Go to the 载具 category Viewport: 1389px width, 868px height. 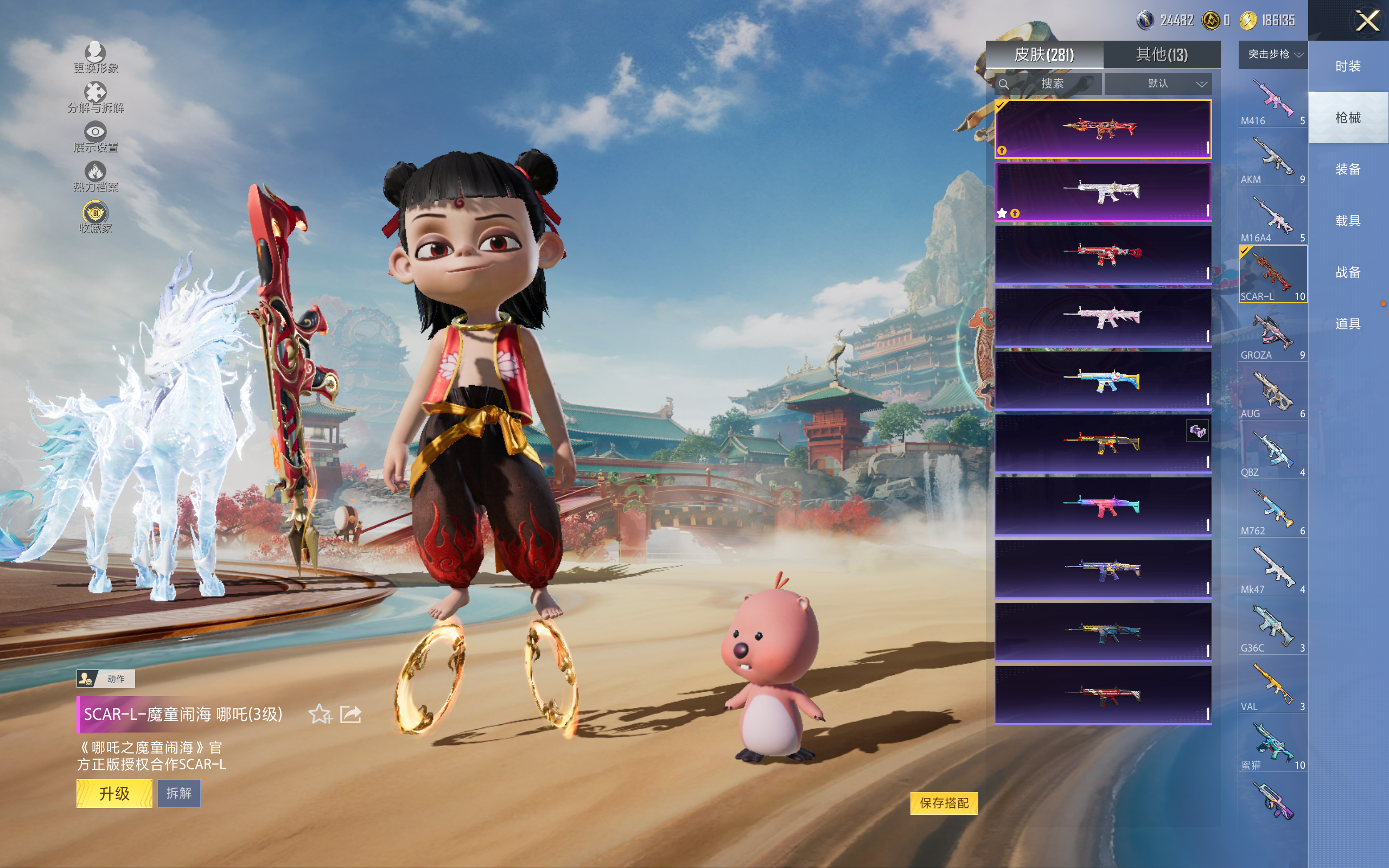click(x=1348, y=221)
